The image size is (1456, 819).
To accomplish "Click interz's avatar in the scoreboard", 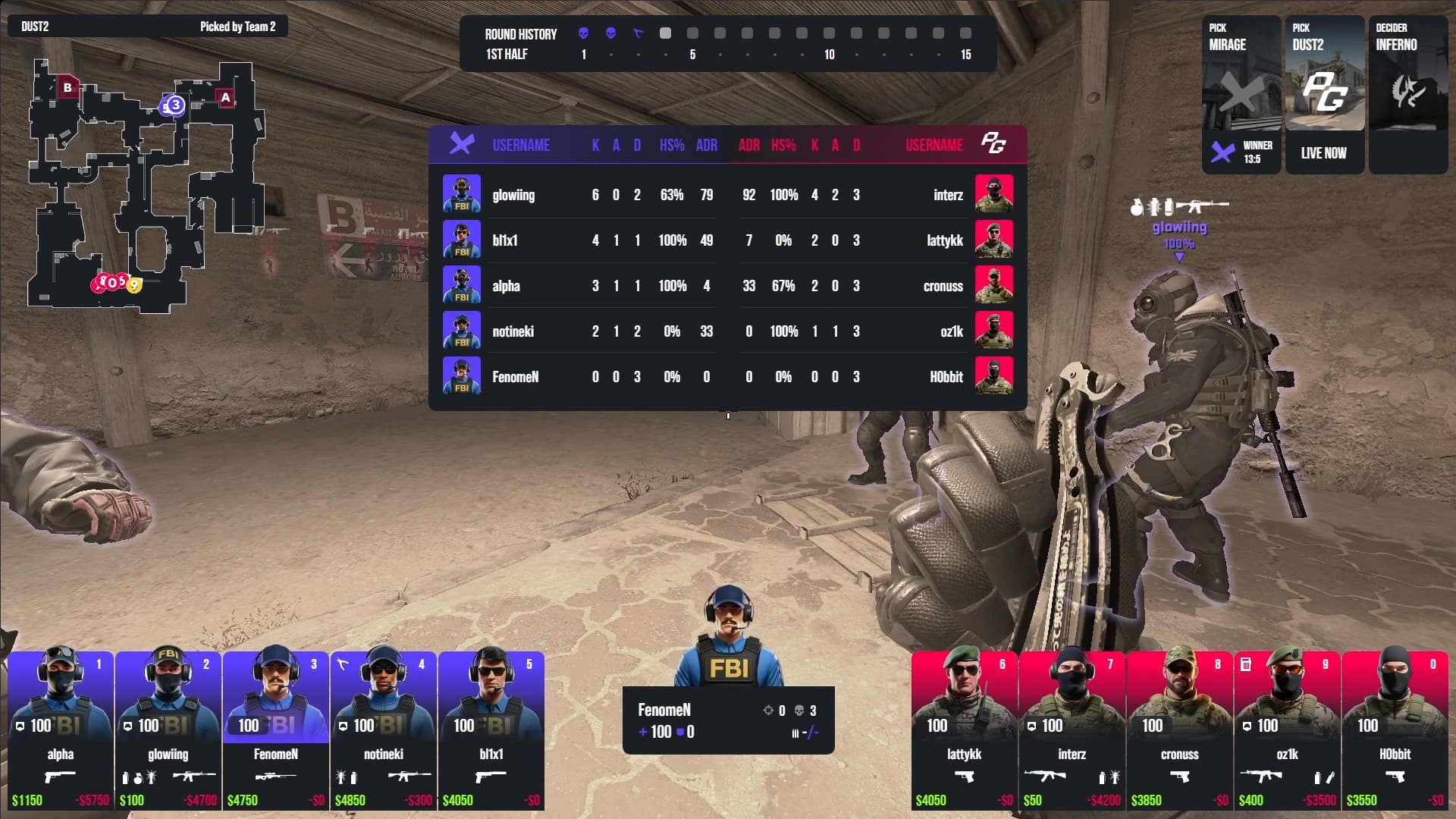I will tap(993, 194).
